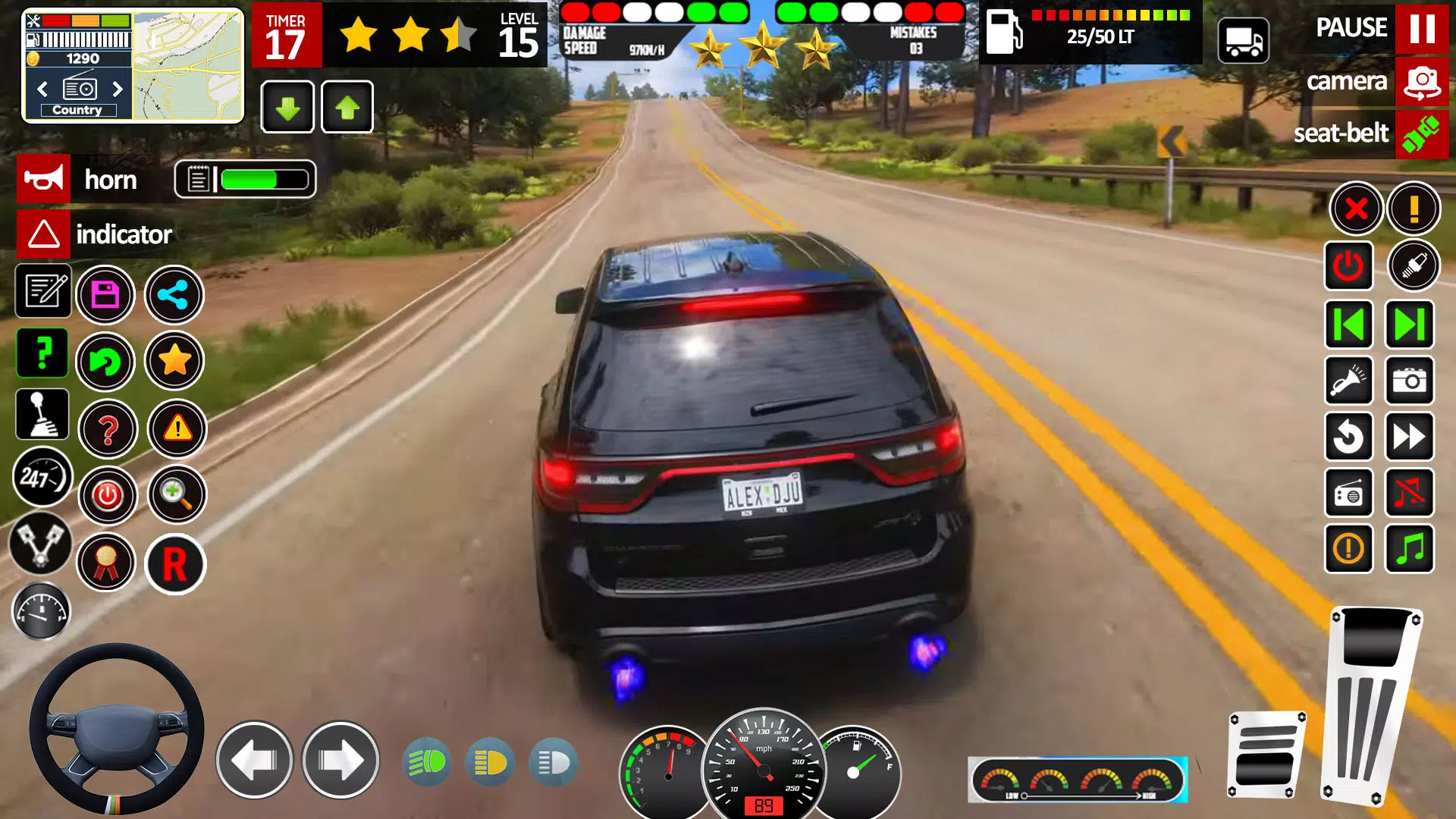Click the red X close button
1456x819 pixels.
coord(1356,208)
